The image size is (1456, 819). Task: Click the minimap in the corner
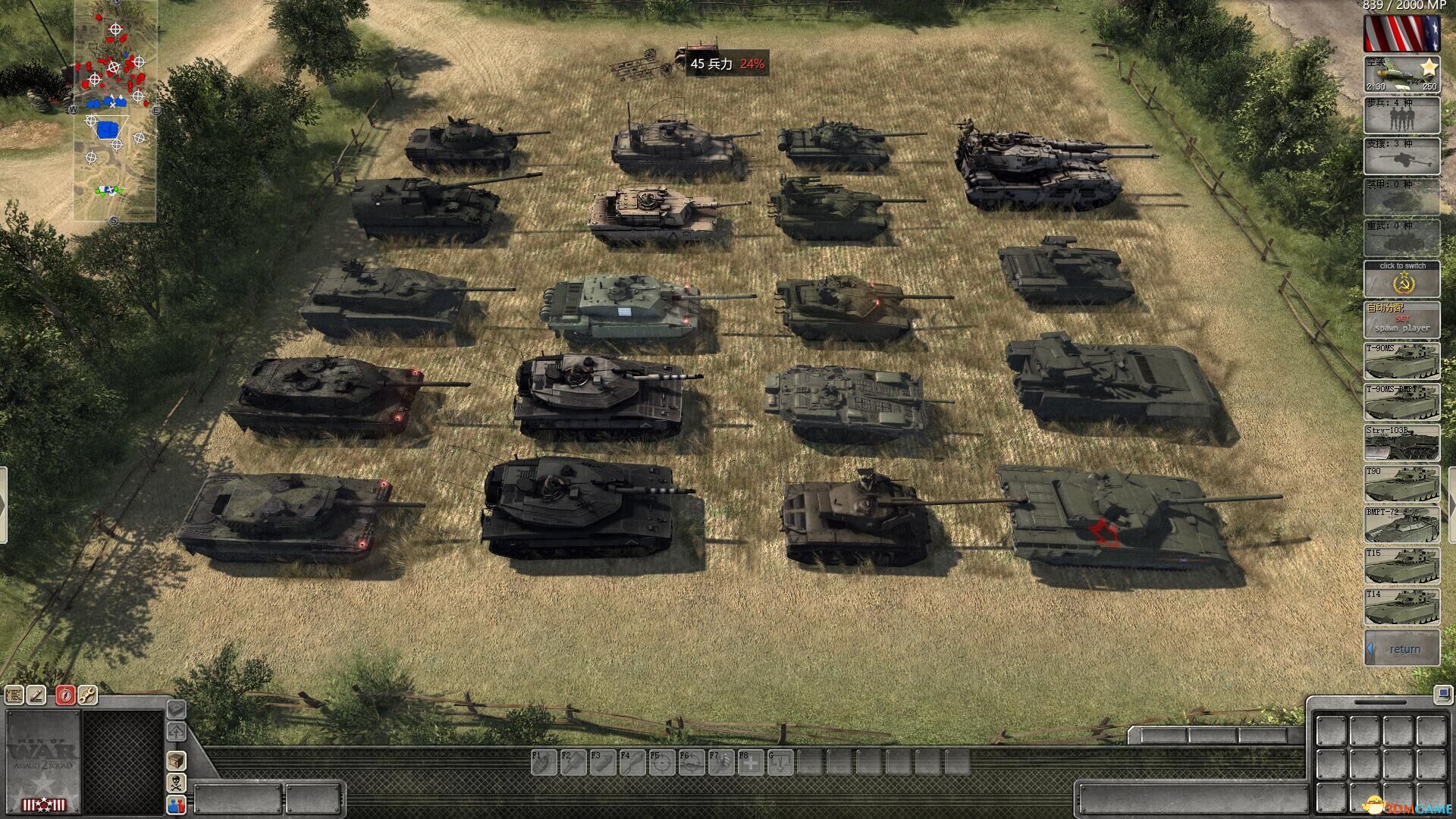(115, 110)
